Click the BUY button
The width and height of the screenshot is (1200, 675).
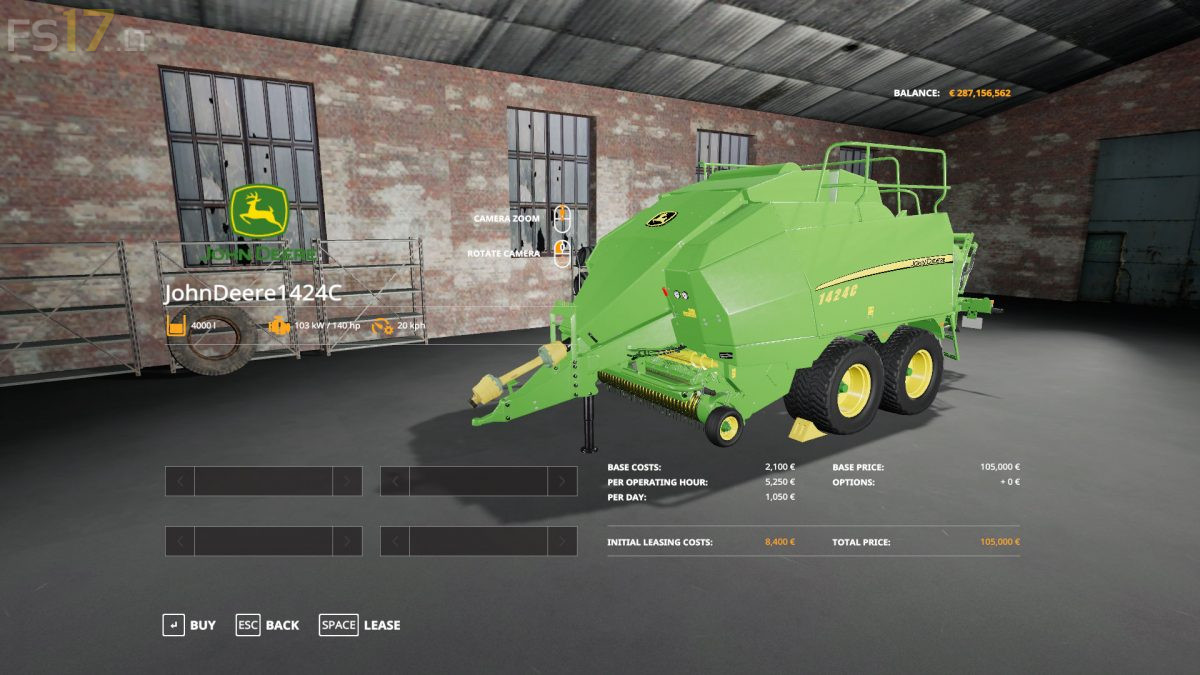190,625
